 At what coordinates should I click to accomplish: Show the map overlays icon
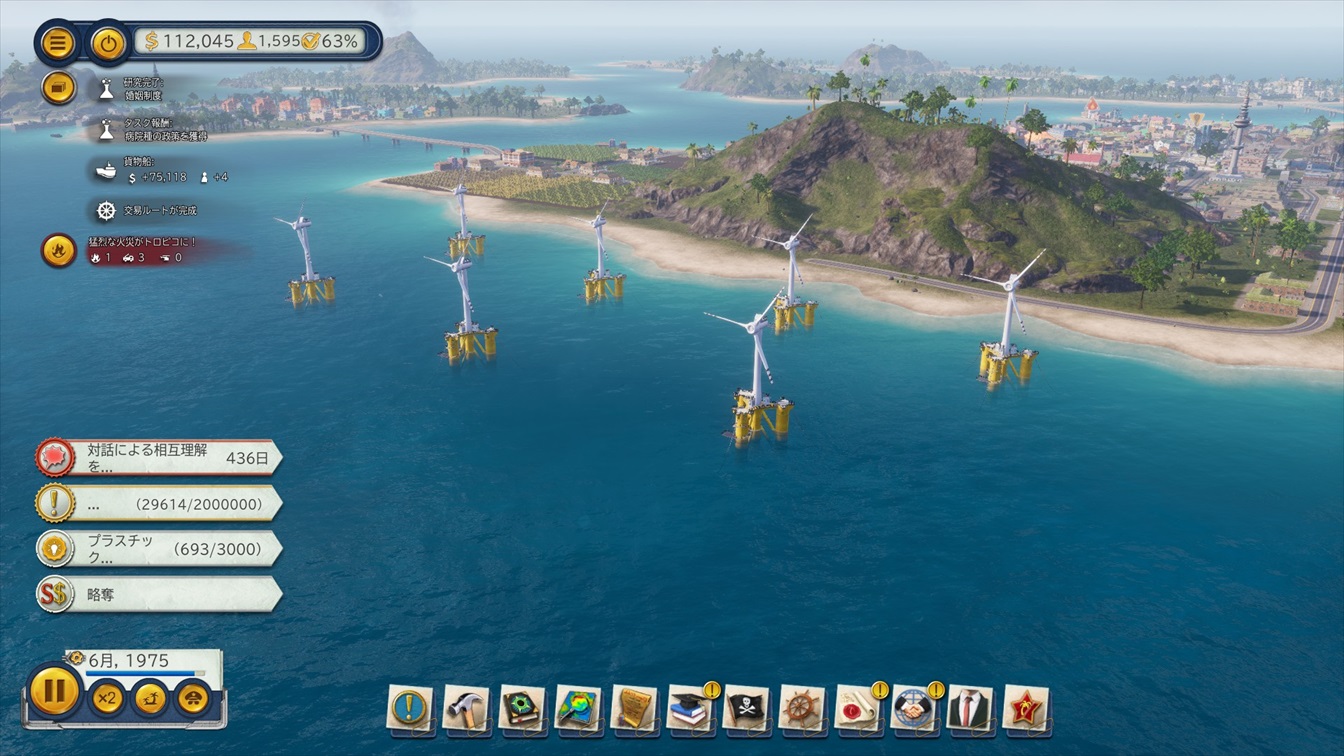click(x=578, y=708)
